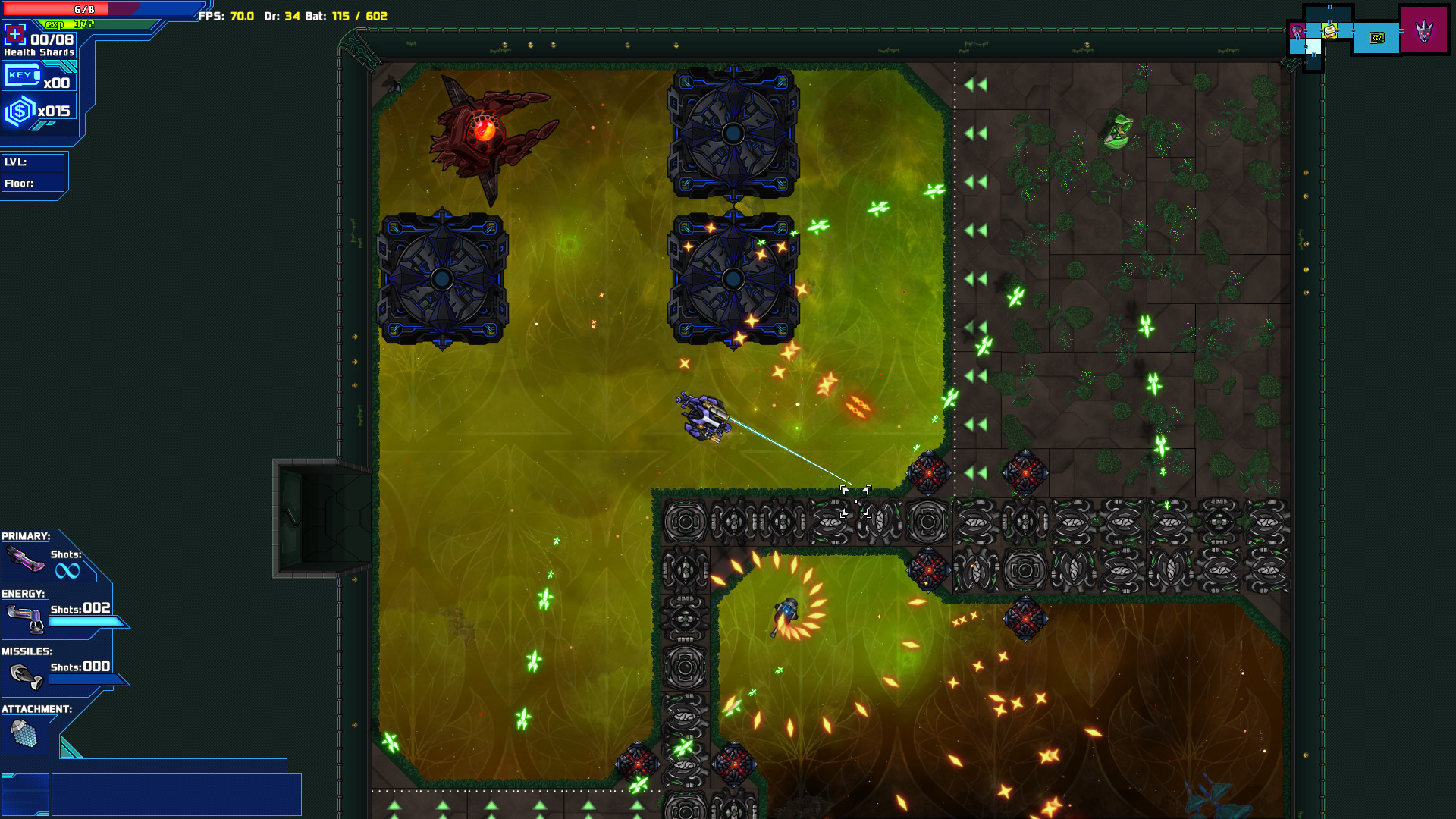This screenshot has width=1456, height=819.
Task: Click the ATTACHMENT slot icon
Action: point(26,734)
